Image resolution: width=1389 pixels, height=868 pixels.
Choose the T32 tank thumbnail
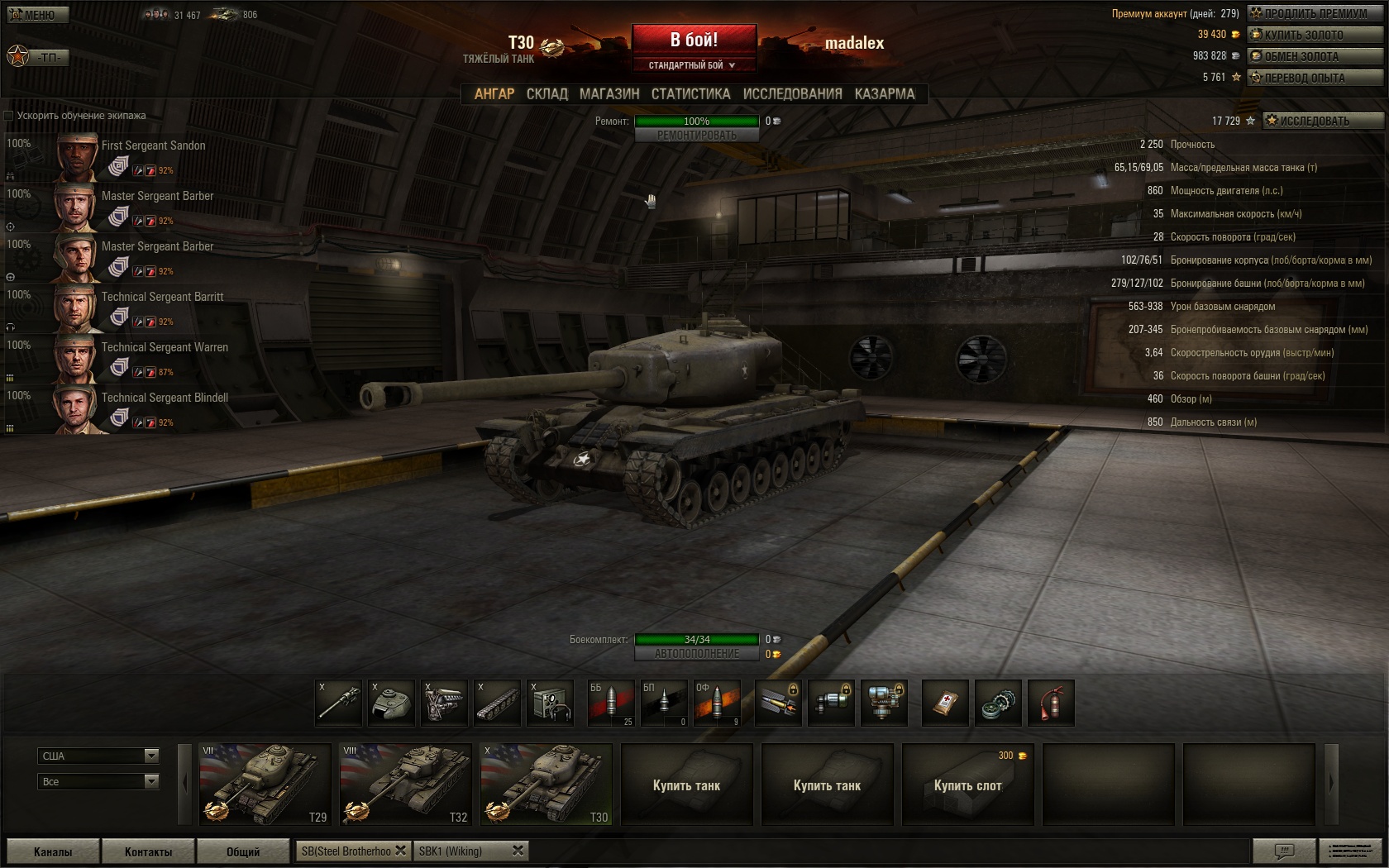(405, 784)
